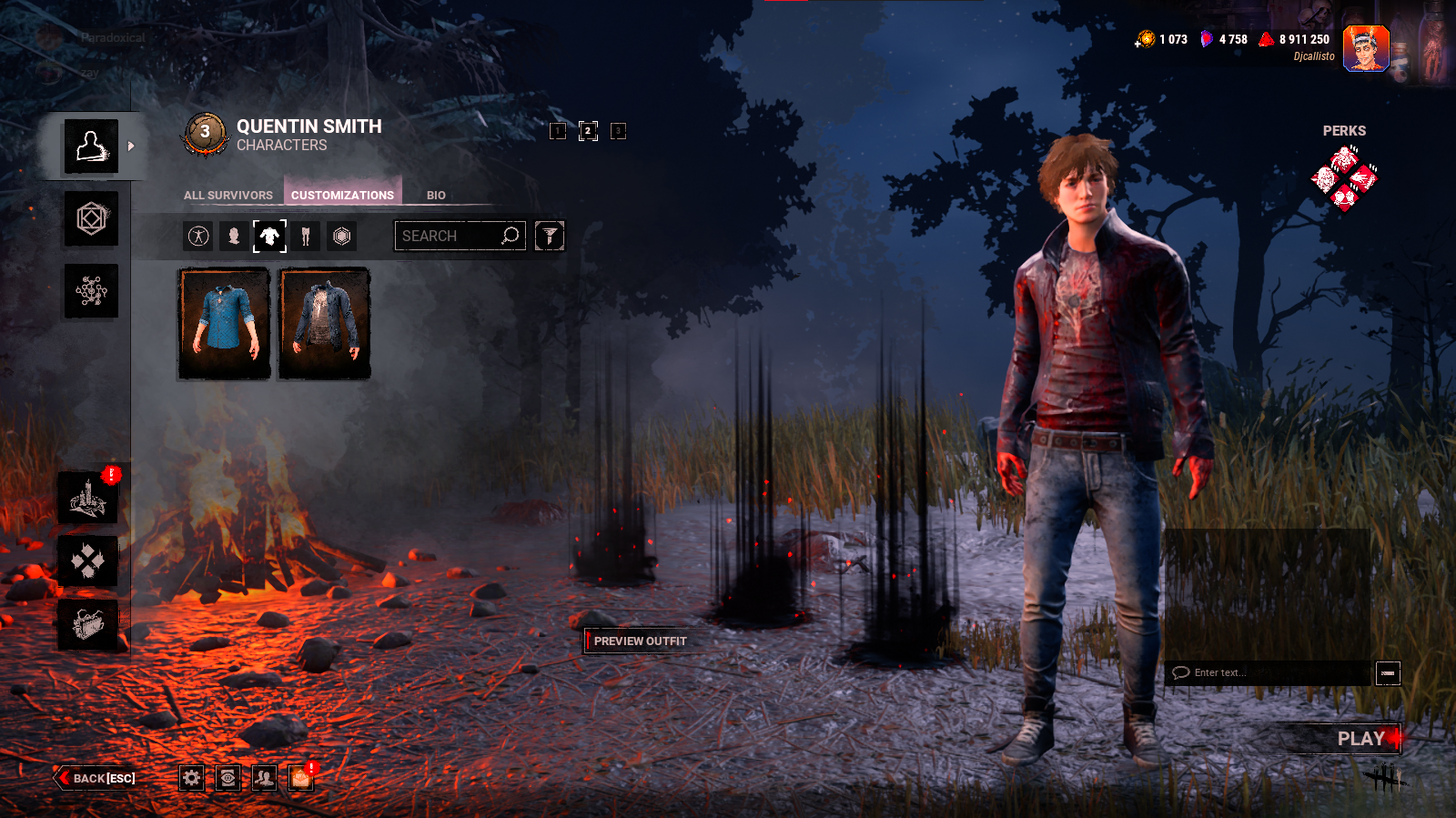1456x818 pixels.
Task: Show the head cosmetics category
Action: coord(234,237)
